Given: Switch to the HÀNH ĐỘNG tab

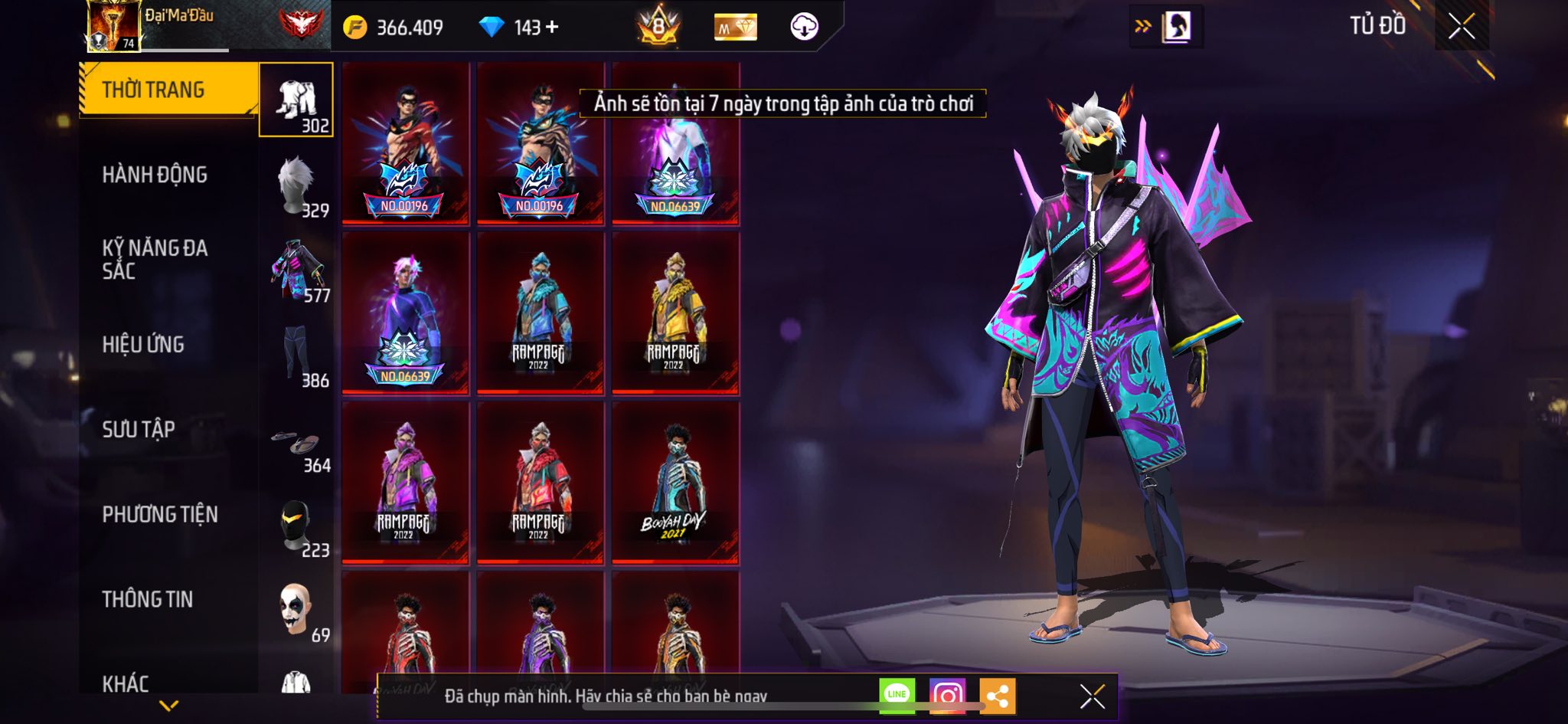Looking at the screenshot, I should click(155, 175).
